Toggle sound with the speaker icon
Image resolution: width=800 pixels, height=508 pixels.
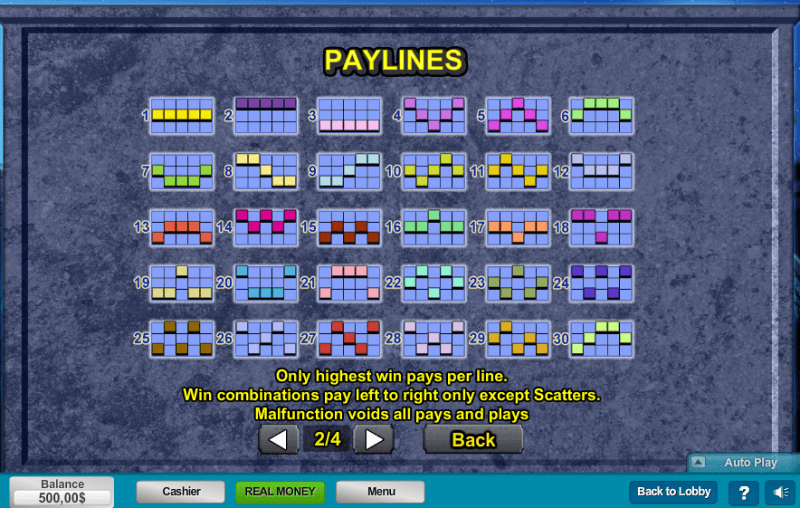[x=779, y=492]
